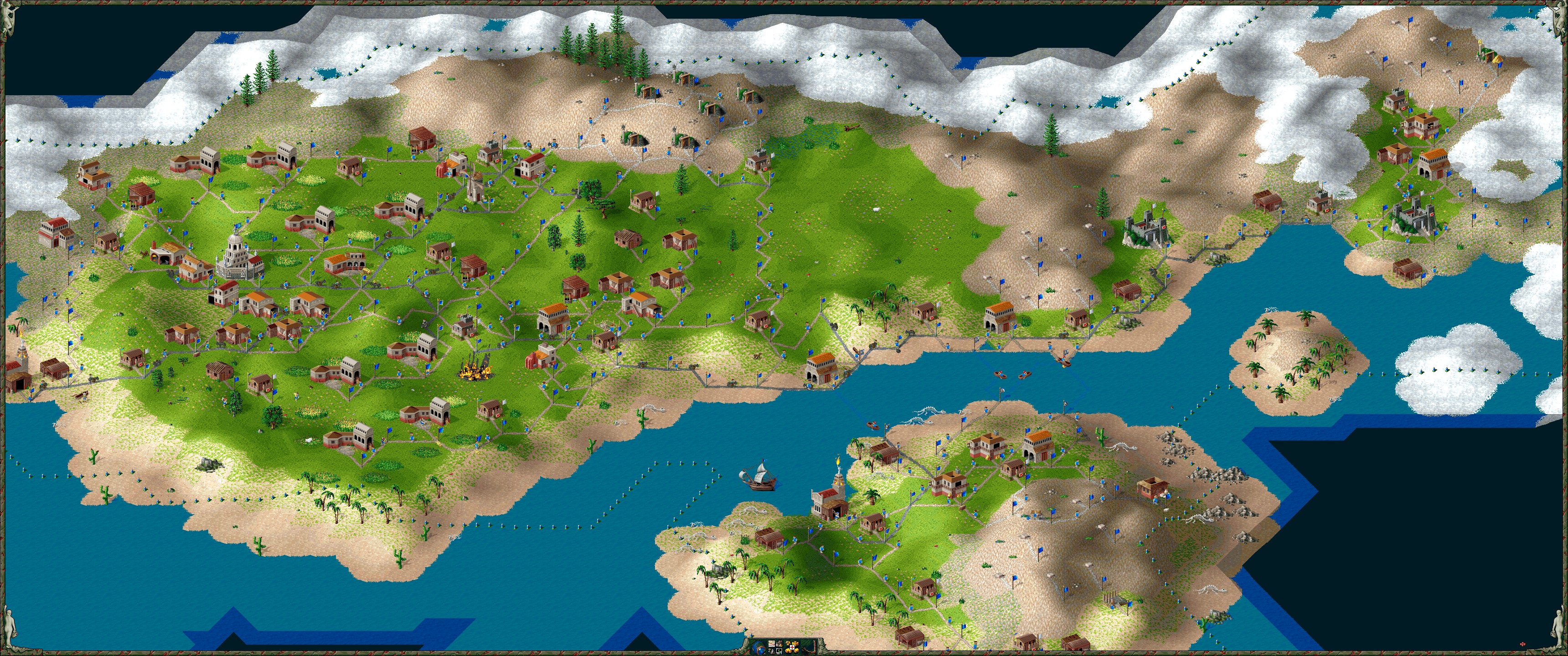Open the world map globe
1568x656 pixels.
pos(758,648)
